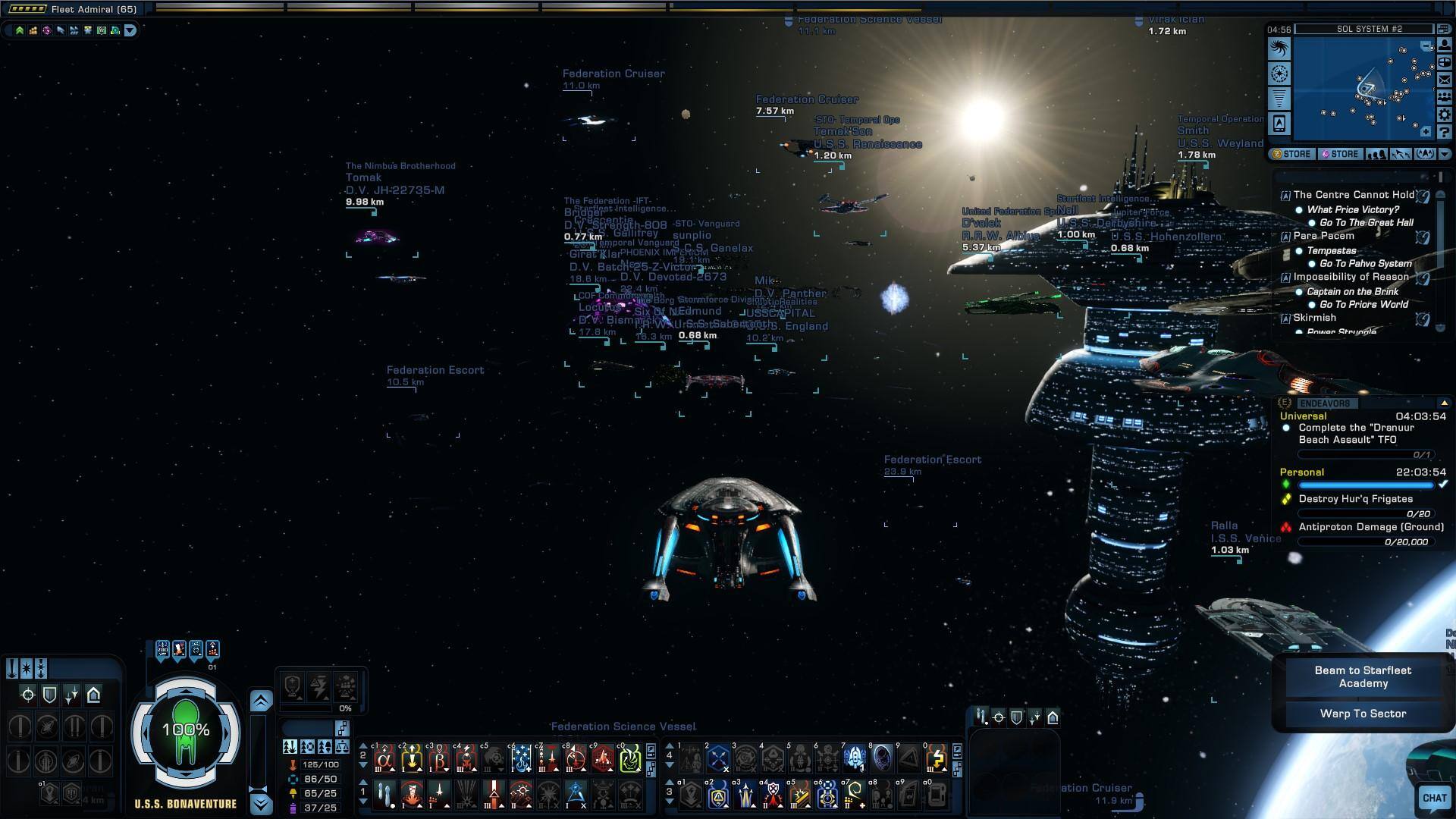Open the help question mark icon
This screenshot has height=819, width=1456.
tap(1445, 133)
